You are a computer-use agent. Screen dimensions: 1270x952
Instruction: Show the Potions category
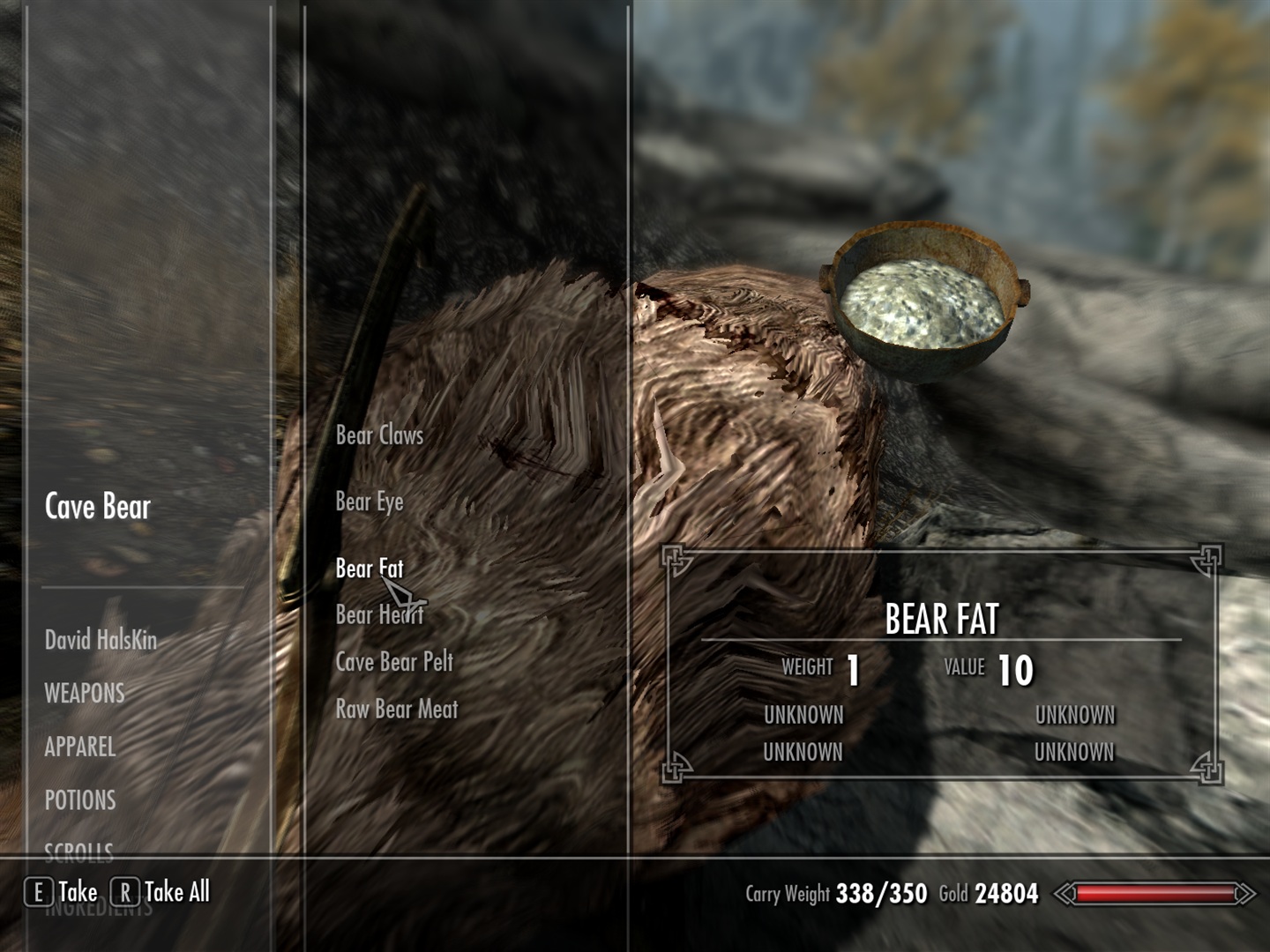point(80,801)
